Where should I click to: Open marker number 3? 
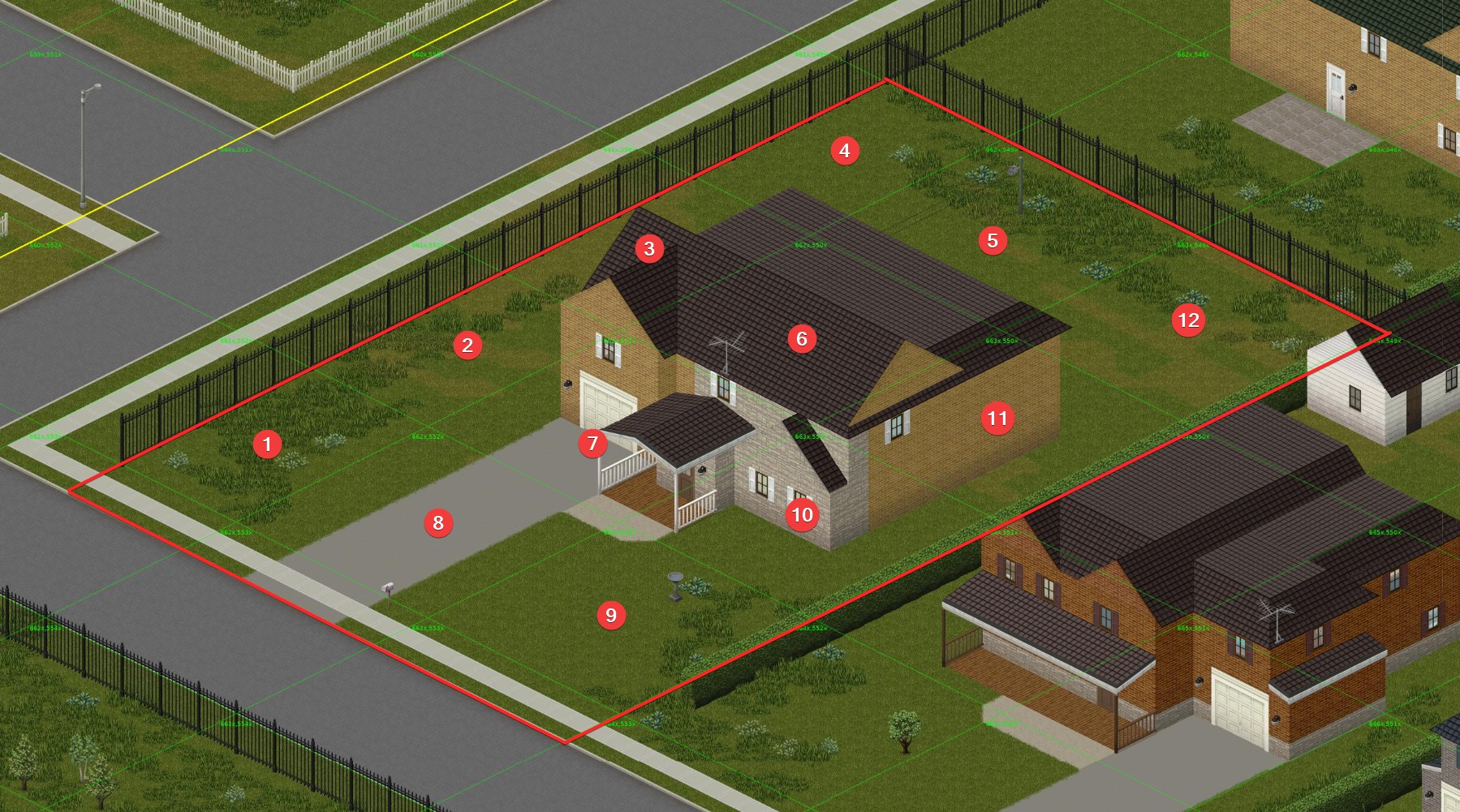pyautogui.click(x=648, y=249)
